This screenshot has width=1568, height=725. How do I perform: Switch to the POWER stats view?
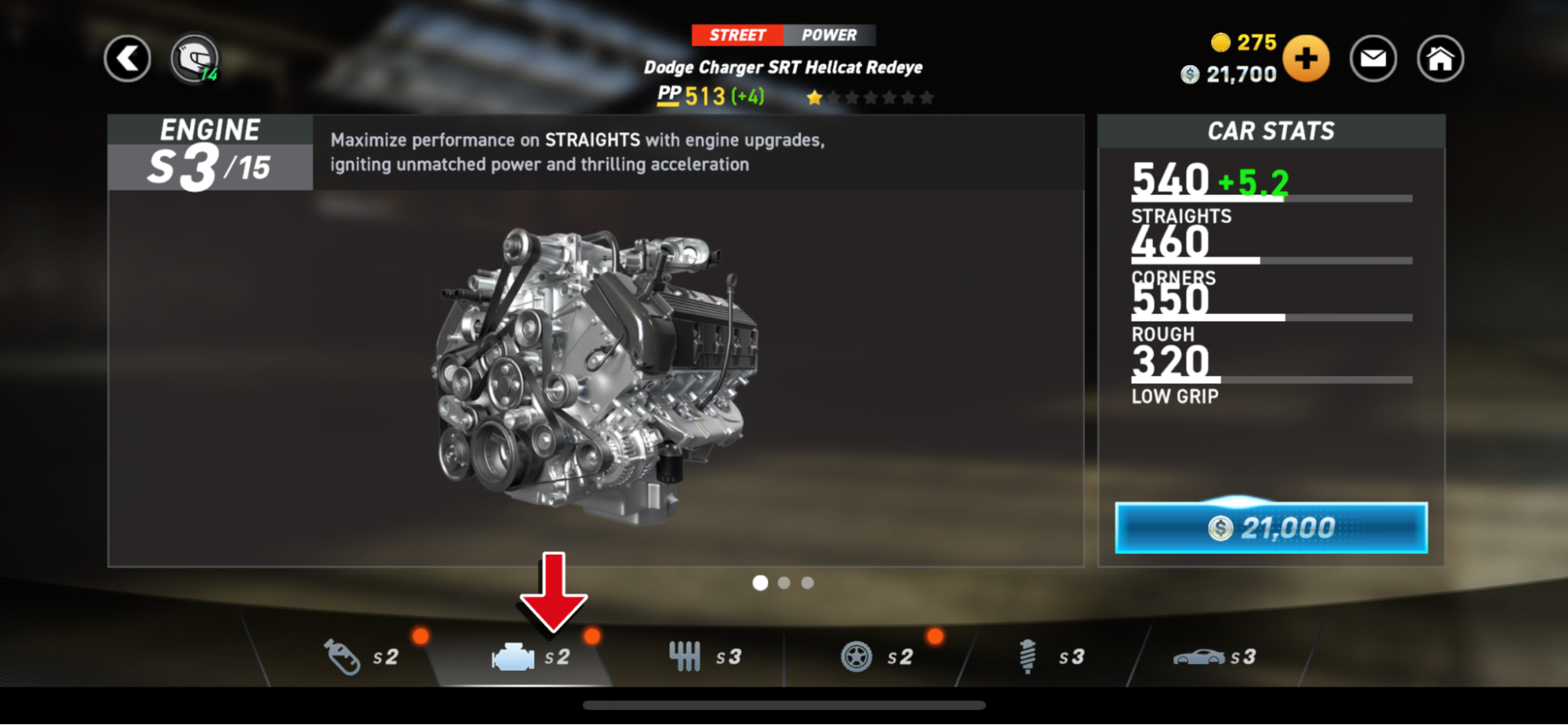[829, 35]
